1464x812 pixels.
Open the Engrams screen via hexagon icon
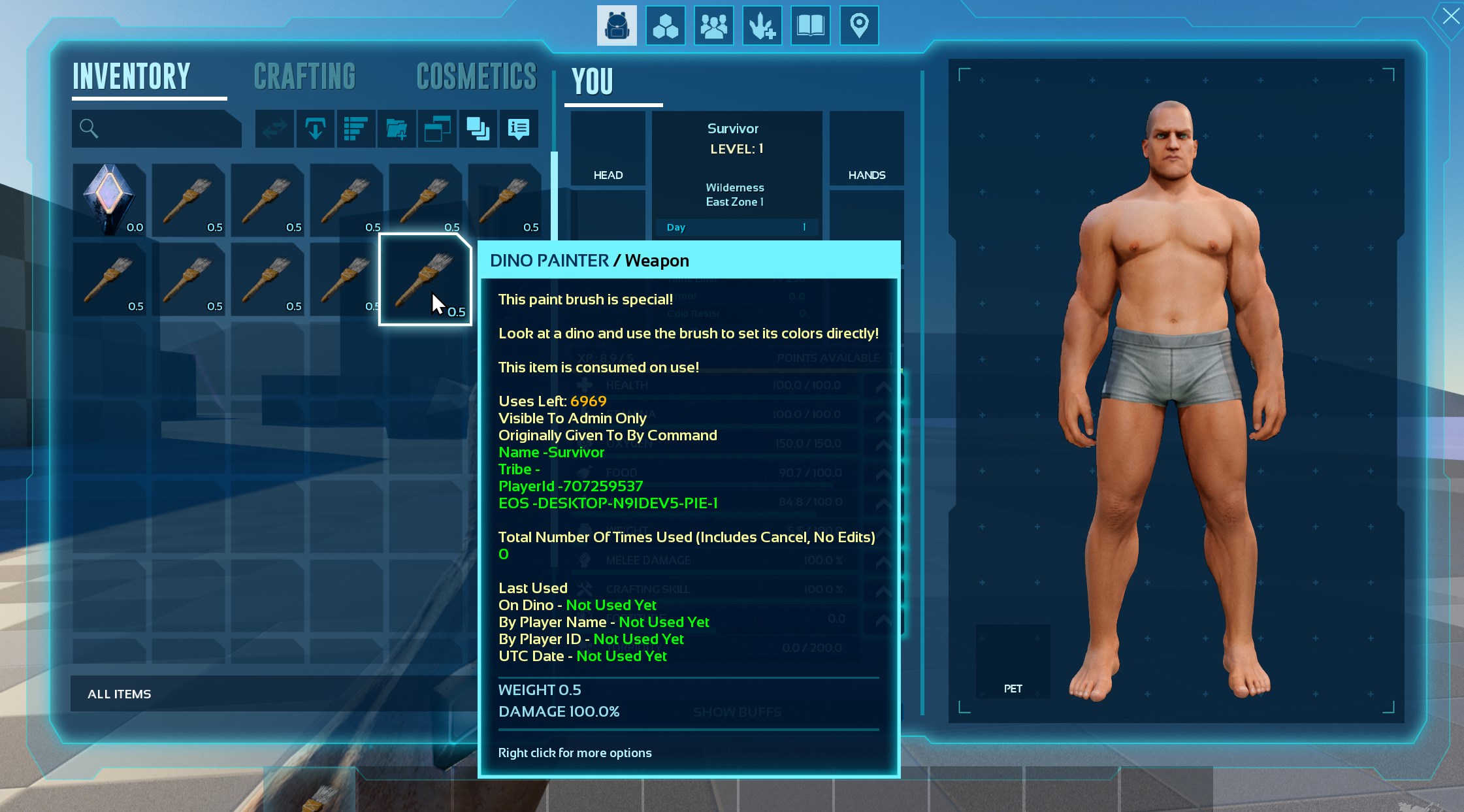point(666,25)
